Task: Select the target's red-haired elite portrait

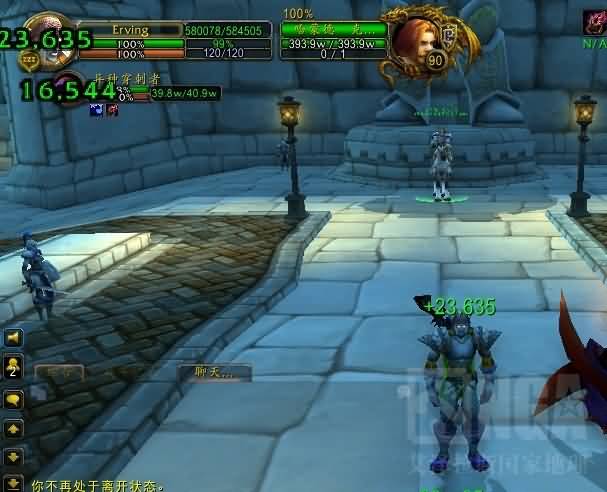Action: point(411,38)
